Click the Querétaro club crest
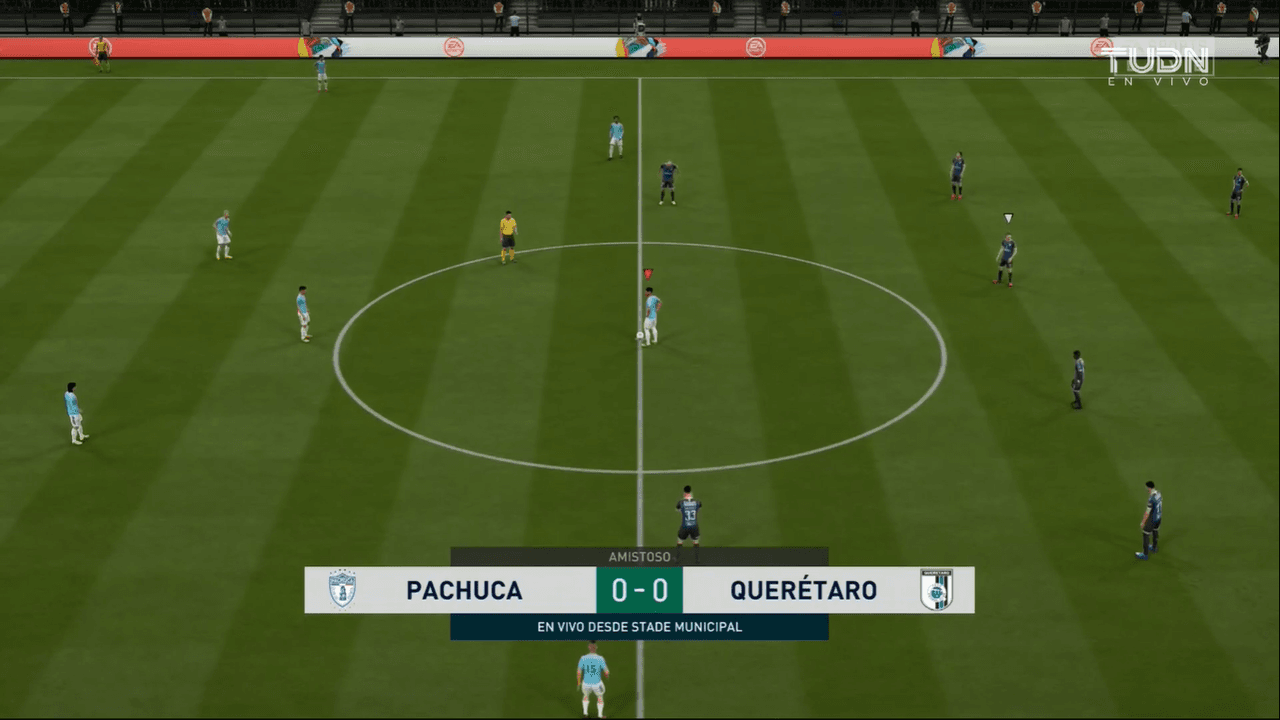The height and width of the screenshot is (720, 1280). (938, 590)
